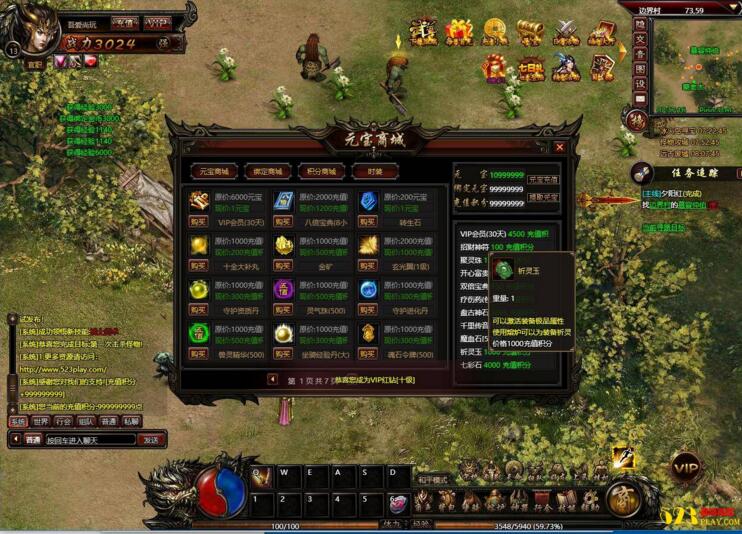Select the 时装 shop tab
The image size is (742, 534).
(375, 171)
